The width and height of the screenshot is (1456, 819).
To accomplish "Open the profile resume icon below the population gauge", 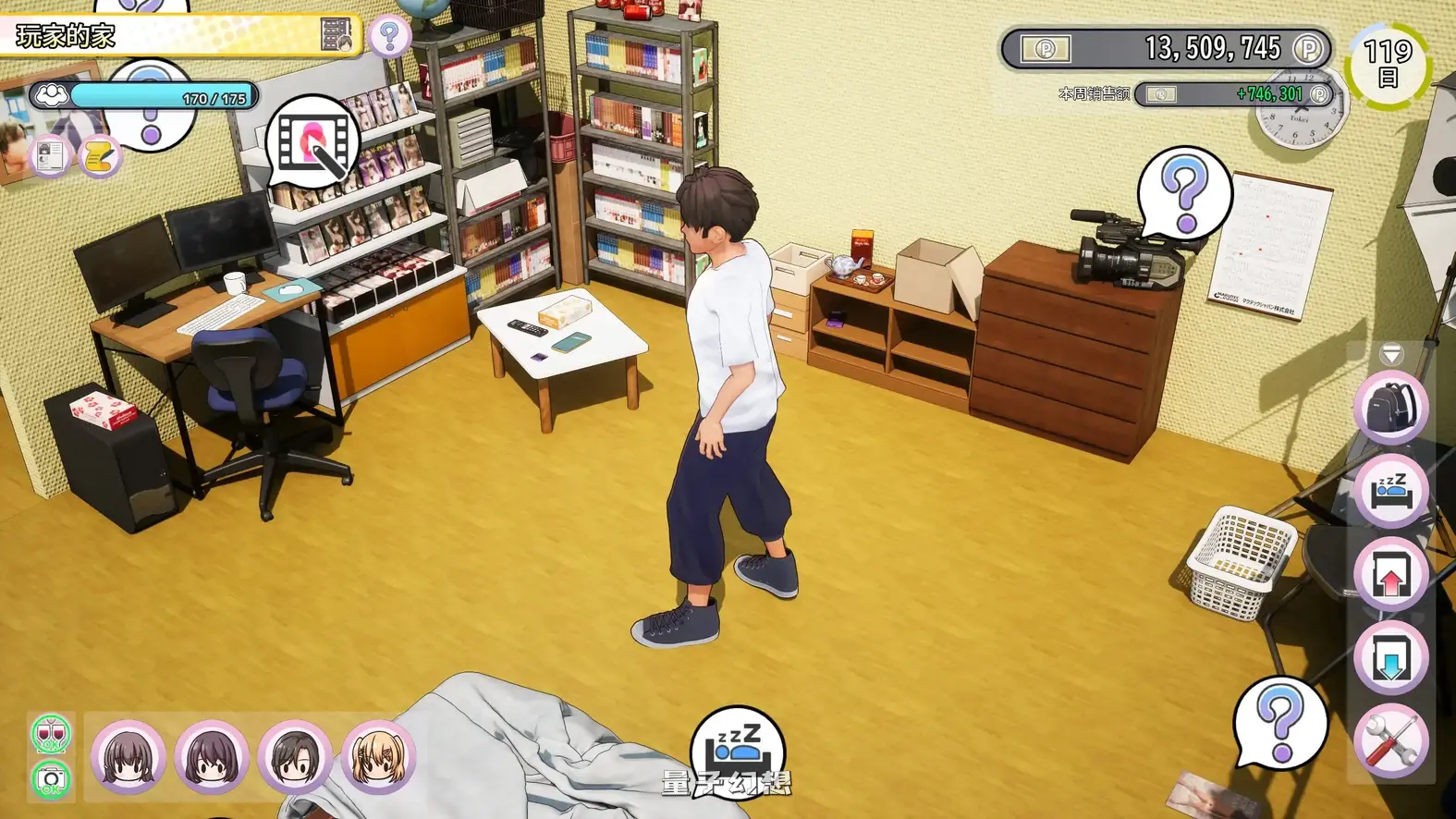I will (51, 155).
